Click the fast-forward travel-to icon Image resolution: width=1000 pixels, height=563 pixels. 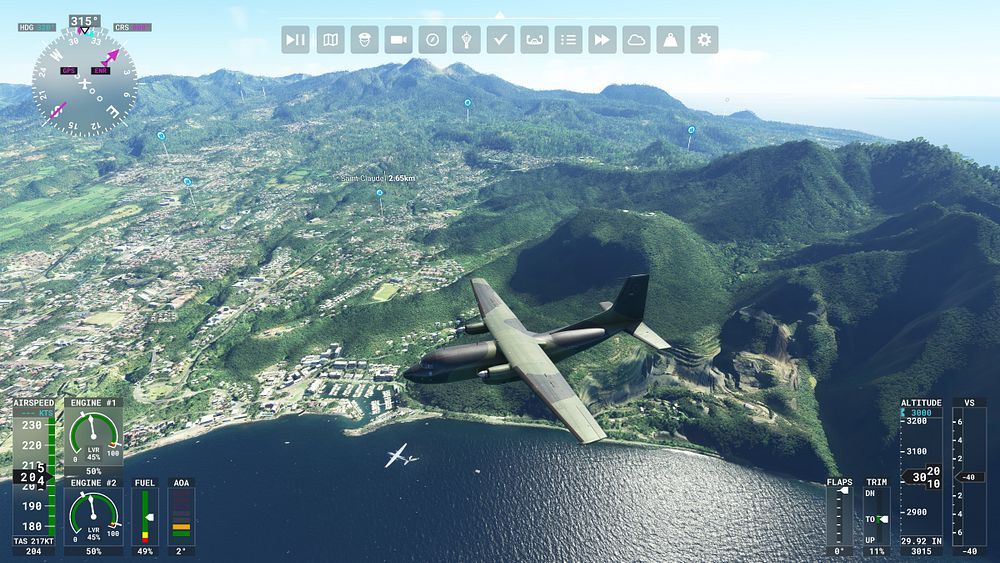[602, 40]
